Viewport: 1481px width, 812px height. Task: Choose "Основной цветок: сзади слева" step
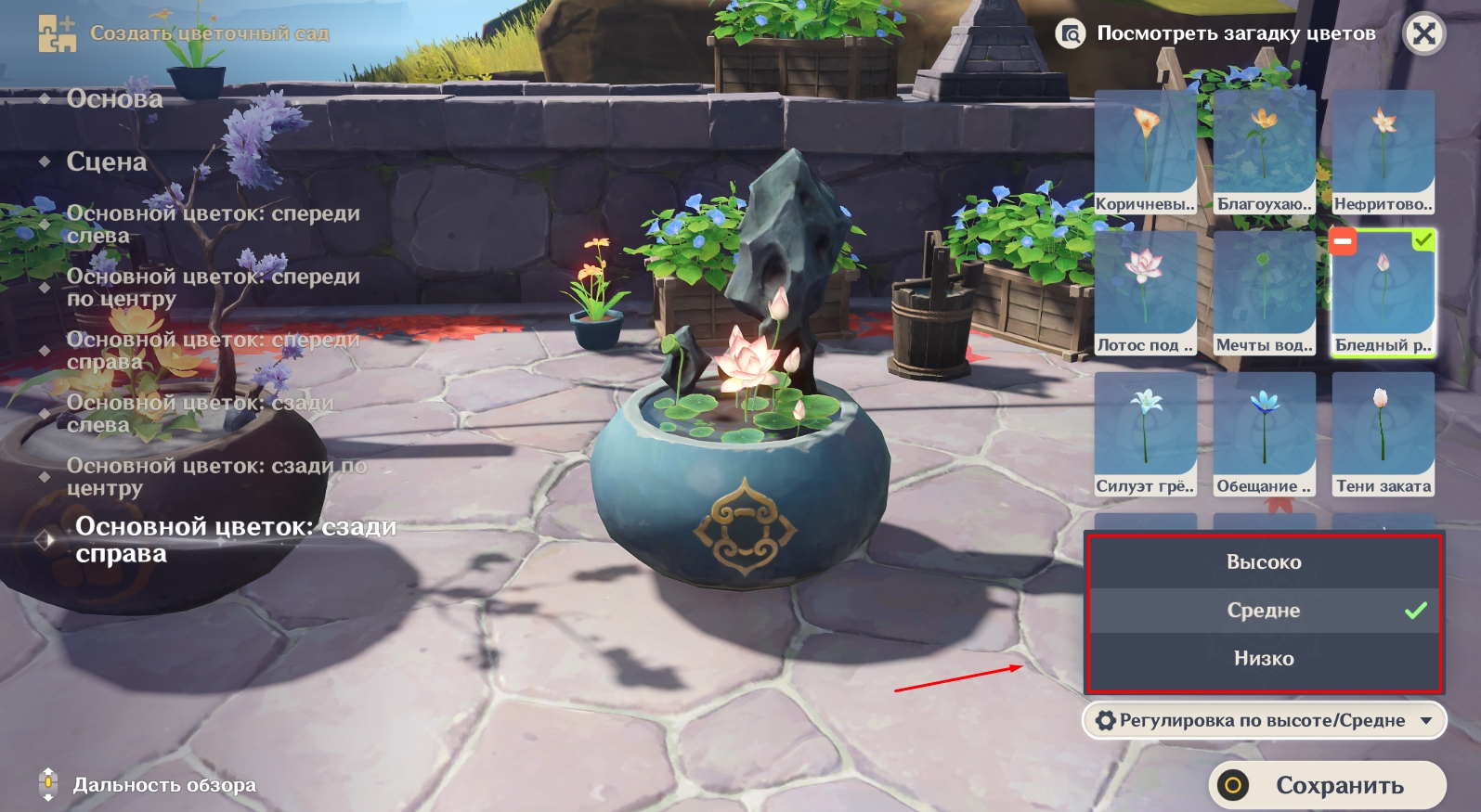(x=199, y=414)
